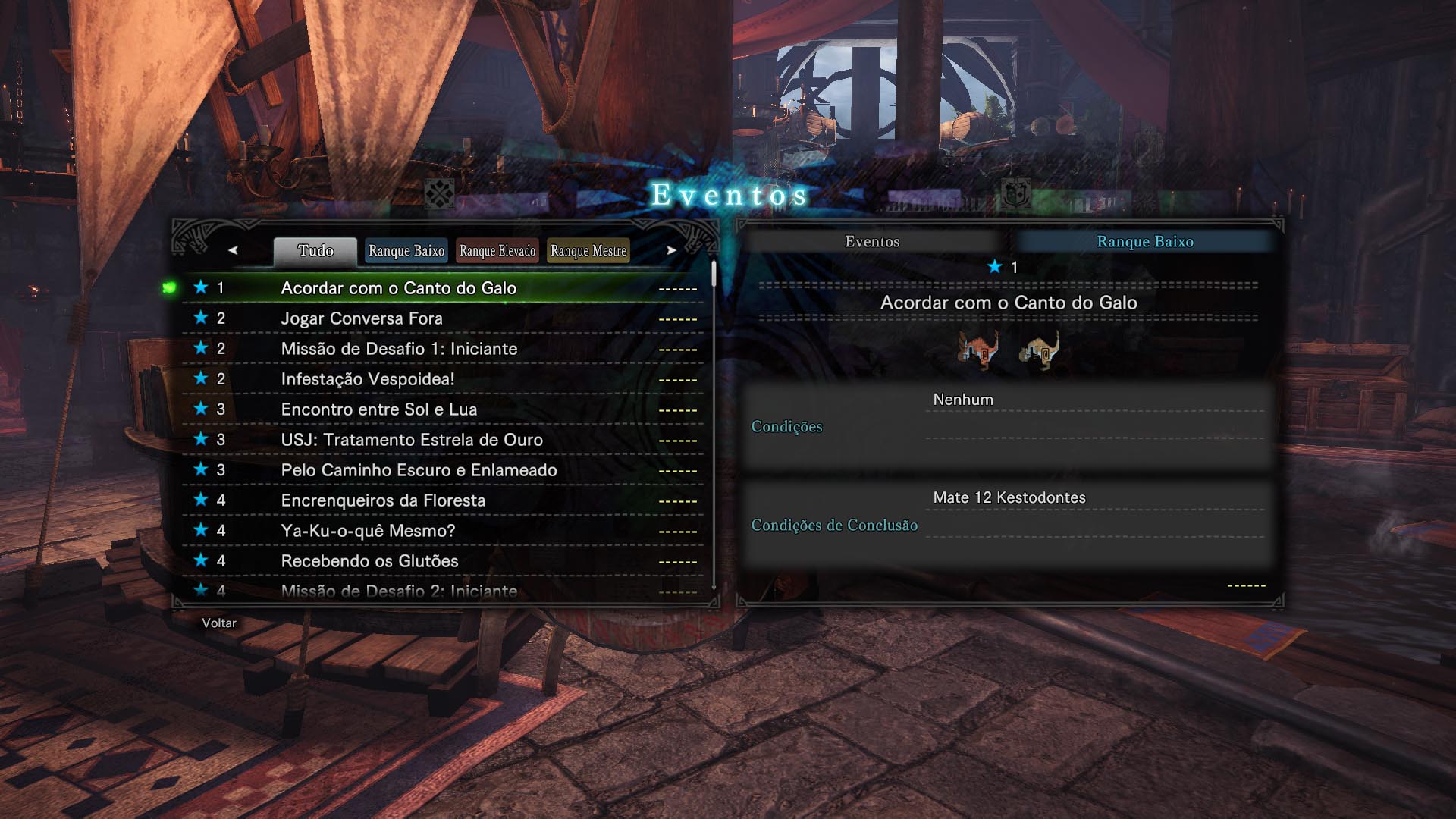Select the quest USJ: Tratamento Estrela de Ouro
The height and width of the screenshot is (819, 1456).
coord(412,440)
